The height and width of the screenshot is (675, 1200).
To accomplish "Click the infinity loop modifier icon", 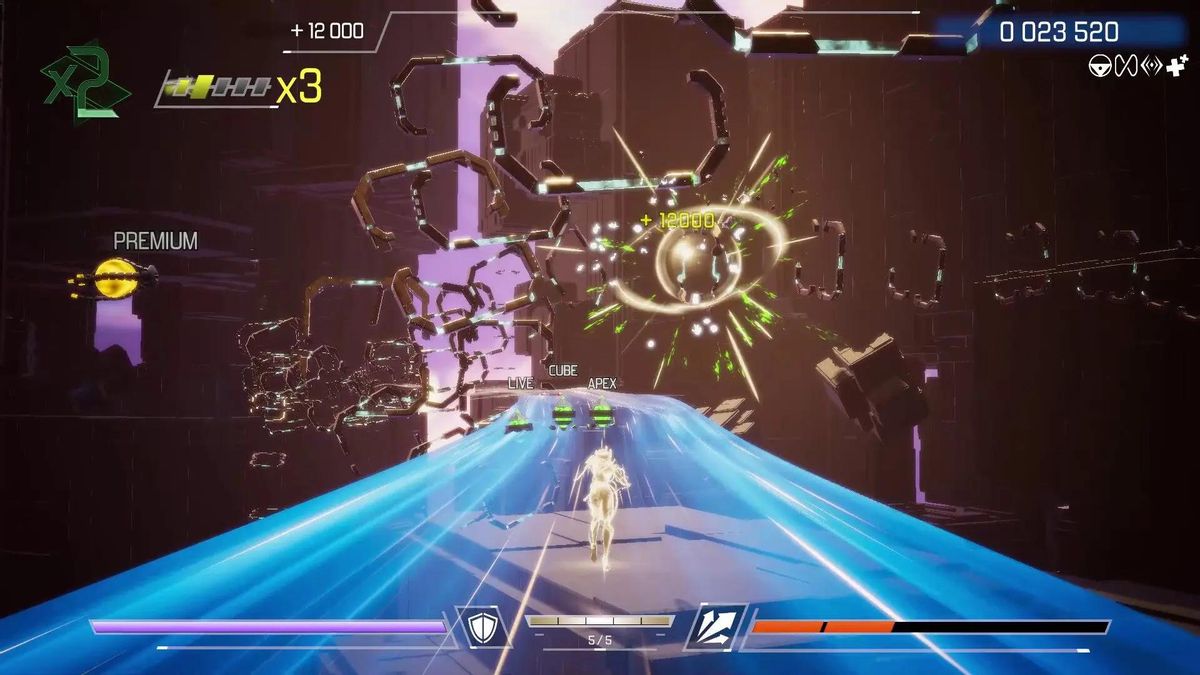I will pyautogui.click(x=1124, y=67).
